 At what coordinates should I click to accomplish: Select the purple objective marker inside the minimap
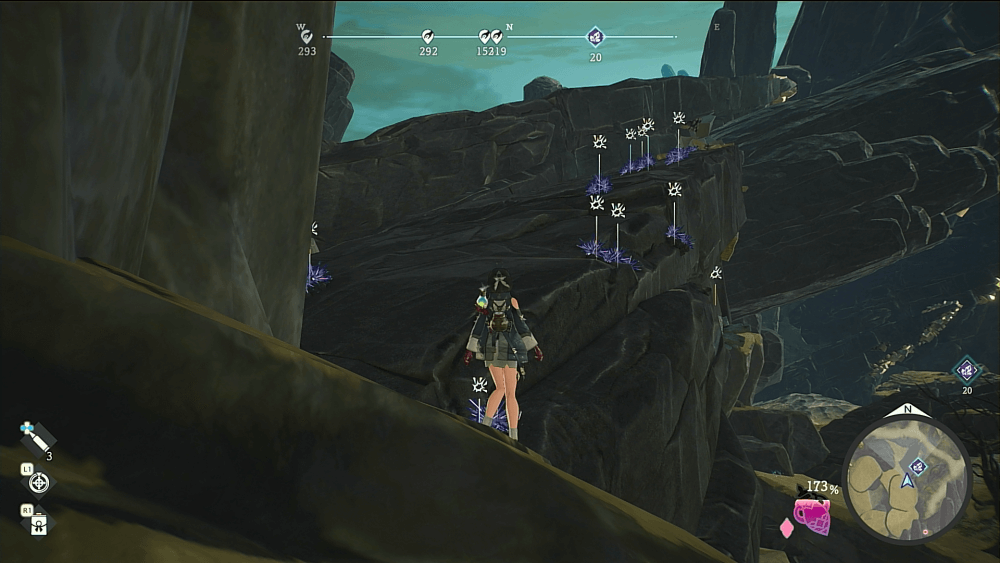(x=917, y=466)
